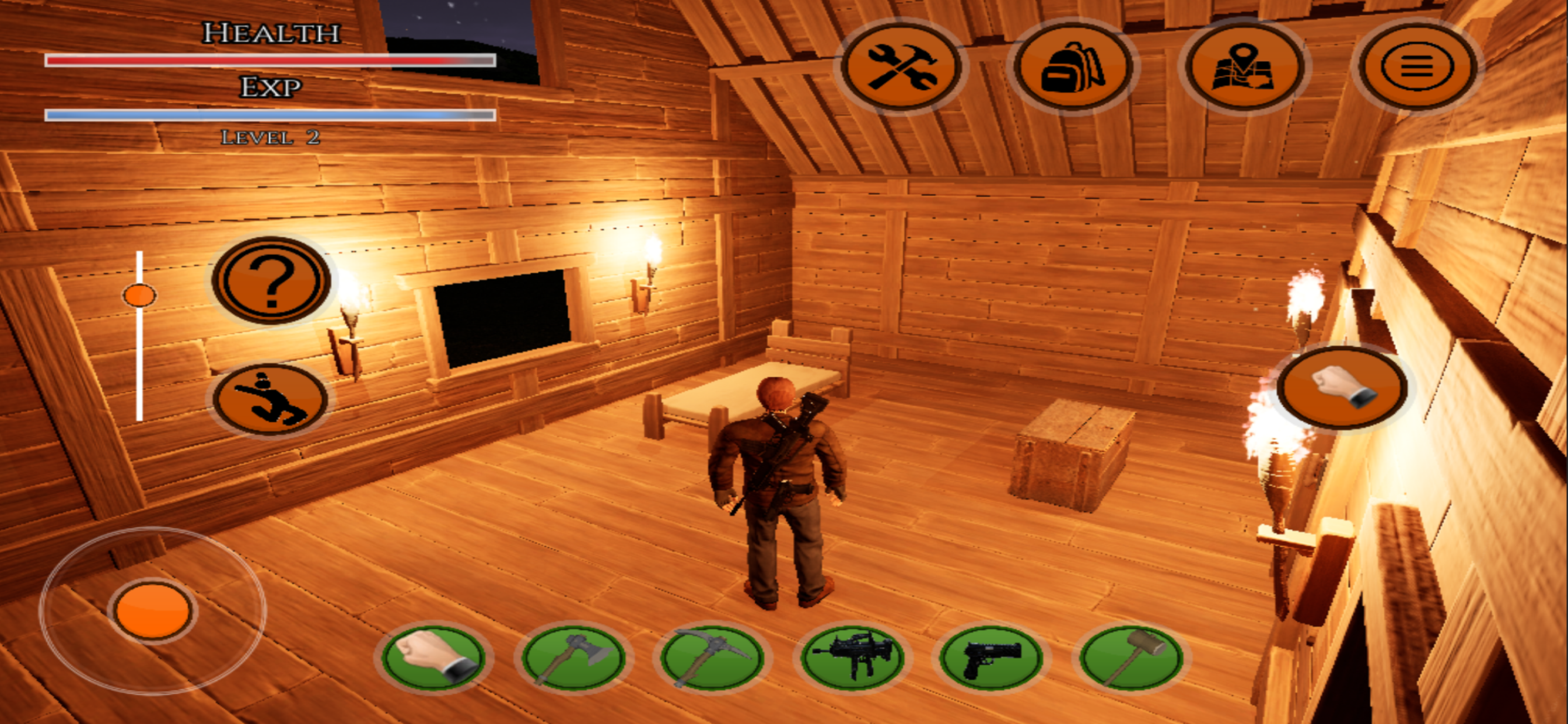Open the backpack inventory
The width and height of the screenshot is (1568, 724).
click(1073, 66)
